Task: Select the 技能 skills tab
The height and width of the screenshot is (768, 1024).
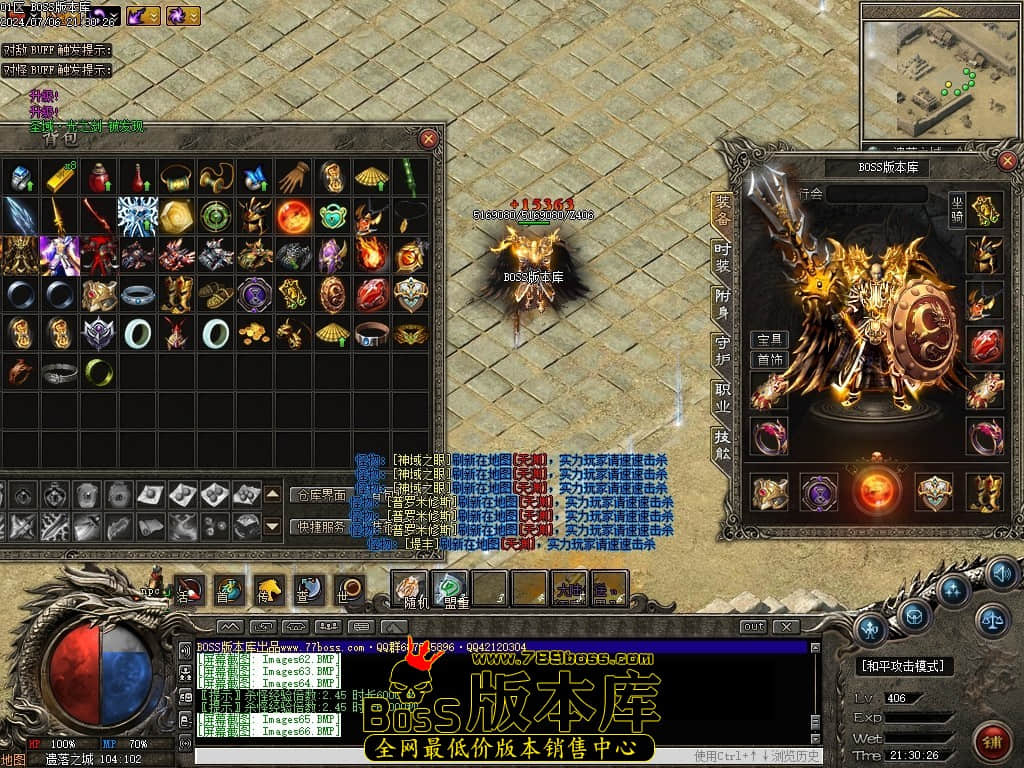Action: pos(722,443)
